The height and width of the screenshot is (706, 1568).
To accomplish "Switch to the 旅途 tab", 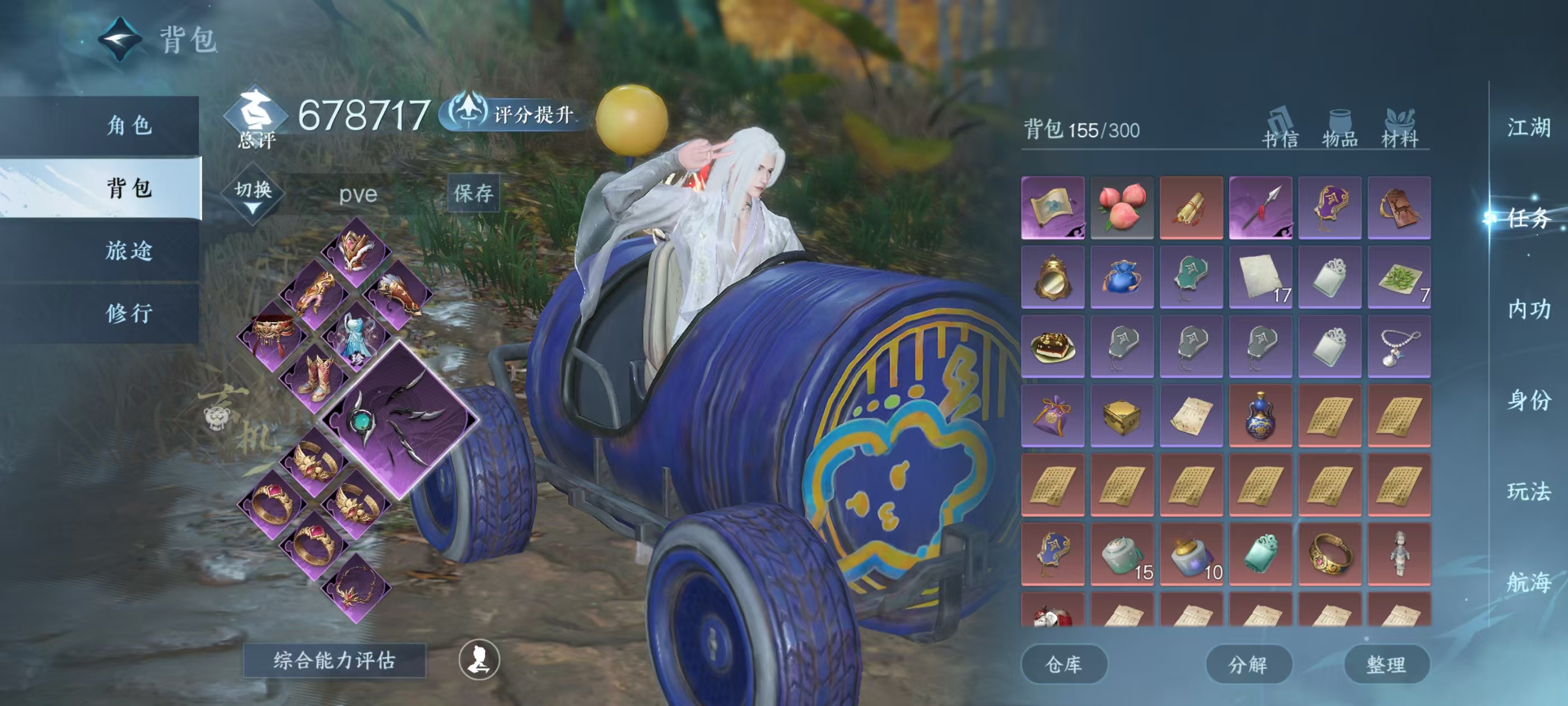I will [x=129, y=250].
